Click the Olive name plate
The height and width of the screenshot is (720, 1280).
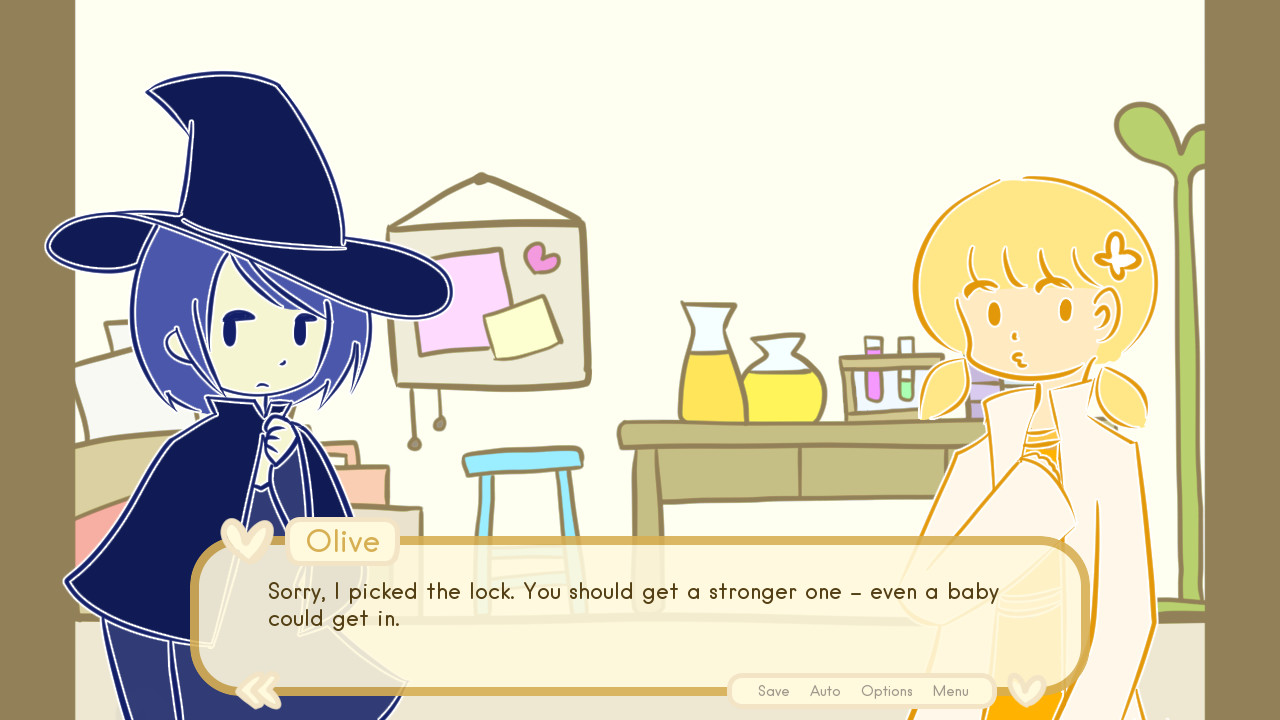pyautogui.click(x=342, y=541)
